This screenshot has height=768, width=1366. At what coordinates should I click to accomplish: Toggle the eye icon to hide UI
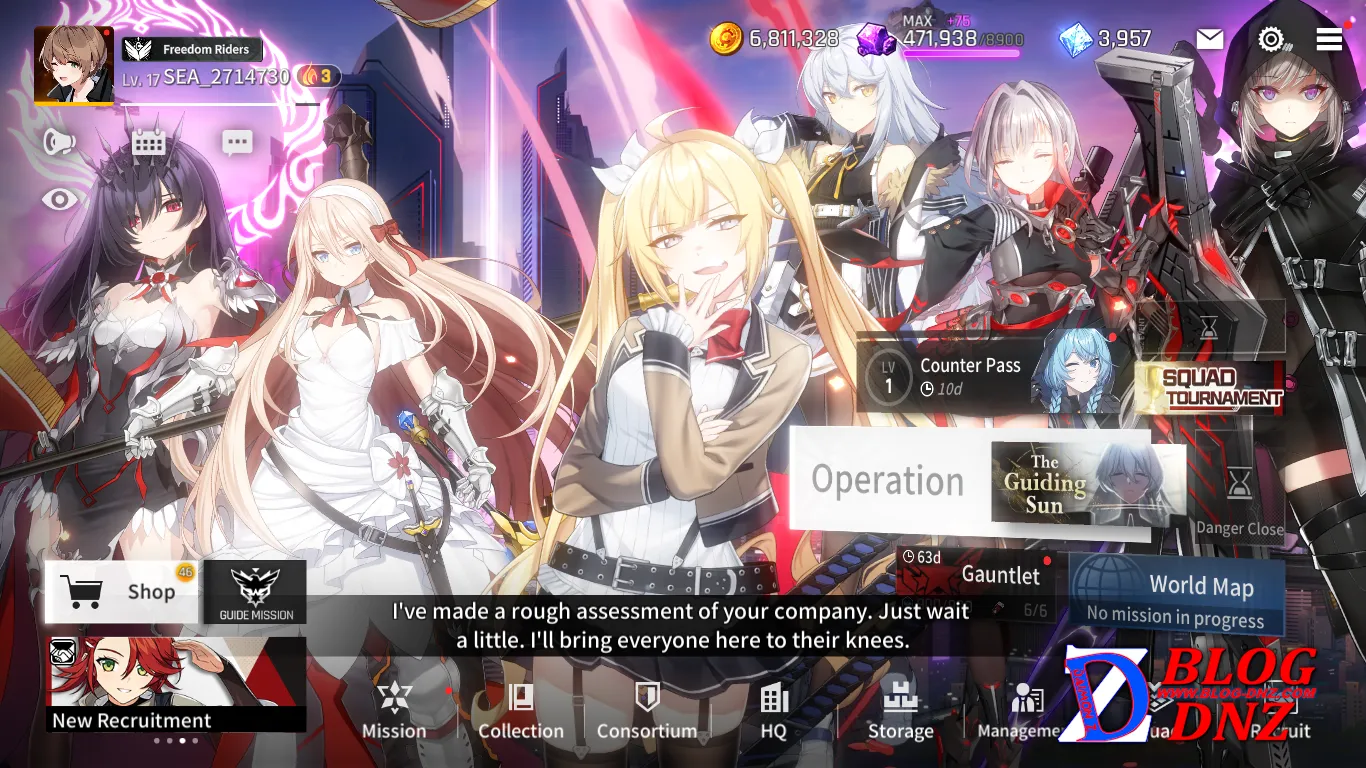click(x=59, y=200)
